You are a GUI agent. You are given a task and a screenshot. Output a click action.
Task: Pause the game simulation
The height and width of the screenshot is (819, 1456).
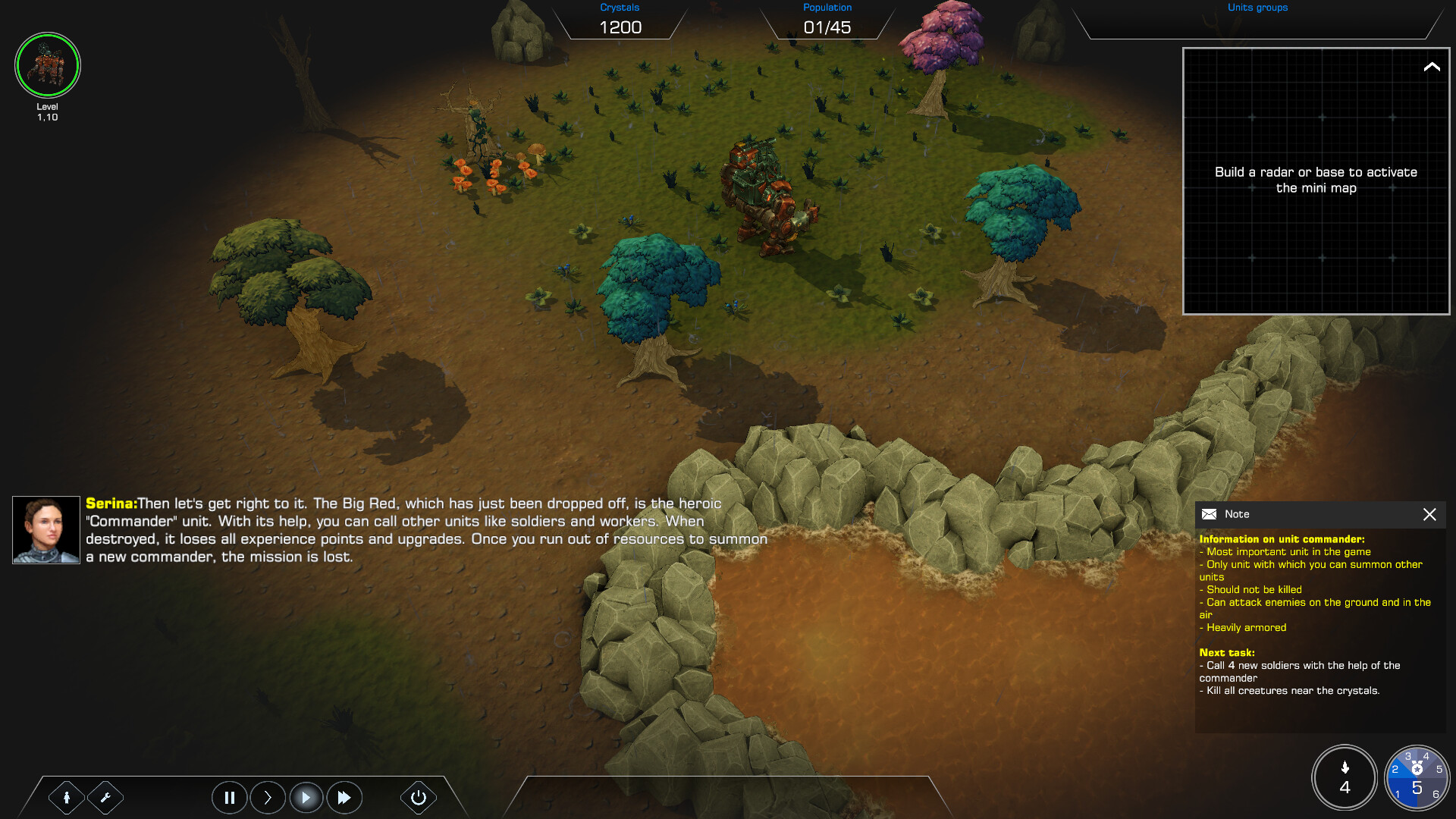click(x=230, y=798)
